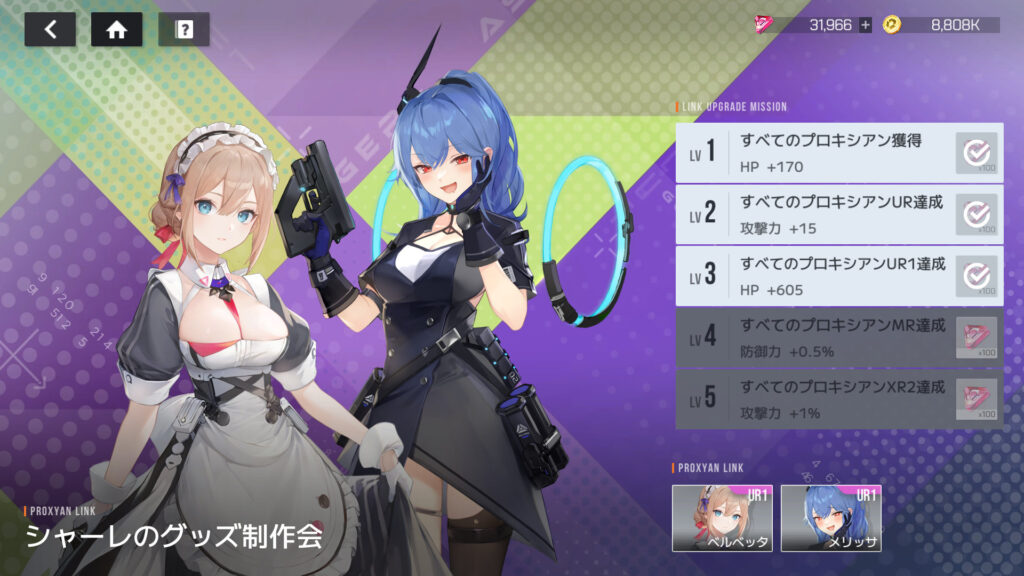Image resolution: width=1024 pixels, height=576 pixels.
Task: Open the ベルベッタ character portrait
Action: (x=721, y=518)
